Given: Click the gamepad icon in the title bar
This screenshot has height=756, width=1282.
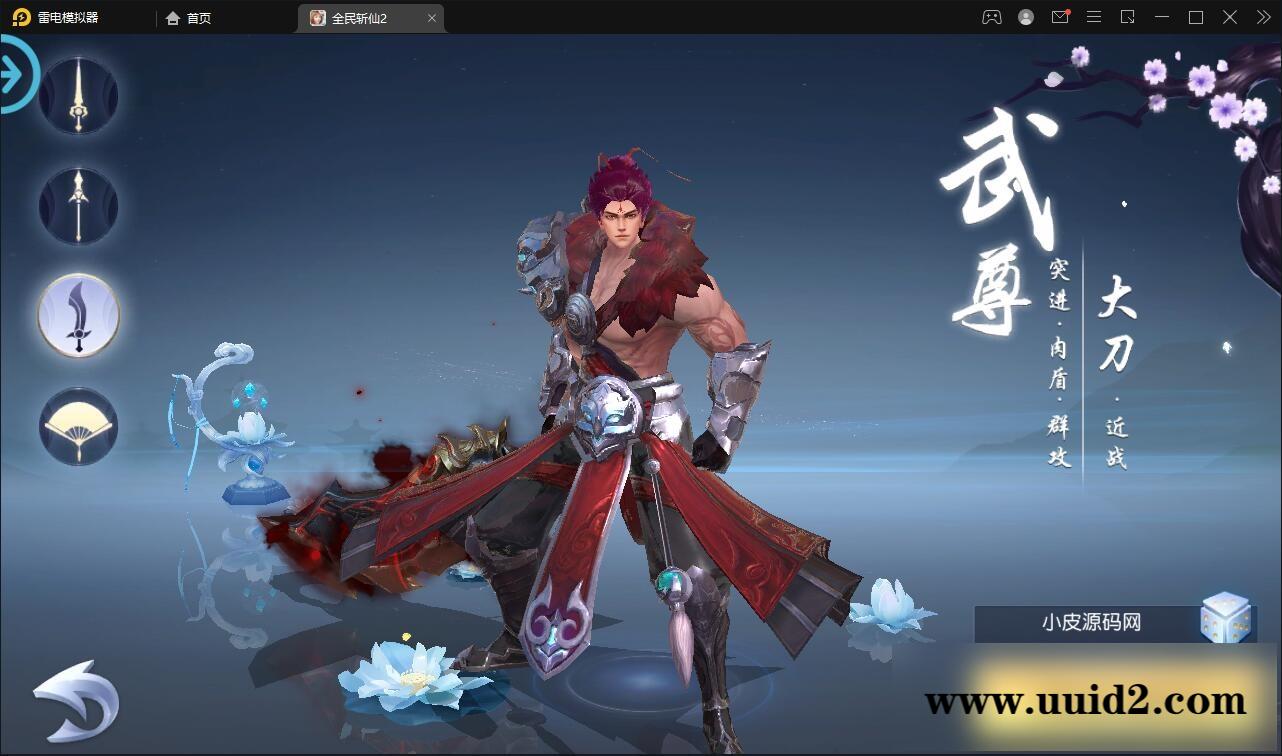Looking at the screenshot, I should tap(990, 17).
